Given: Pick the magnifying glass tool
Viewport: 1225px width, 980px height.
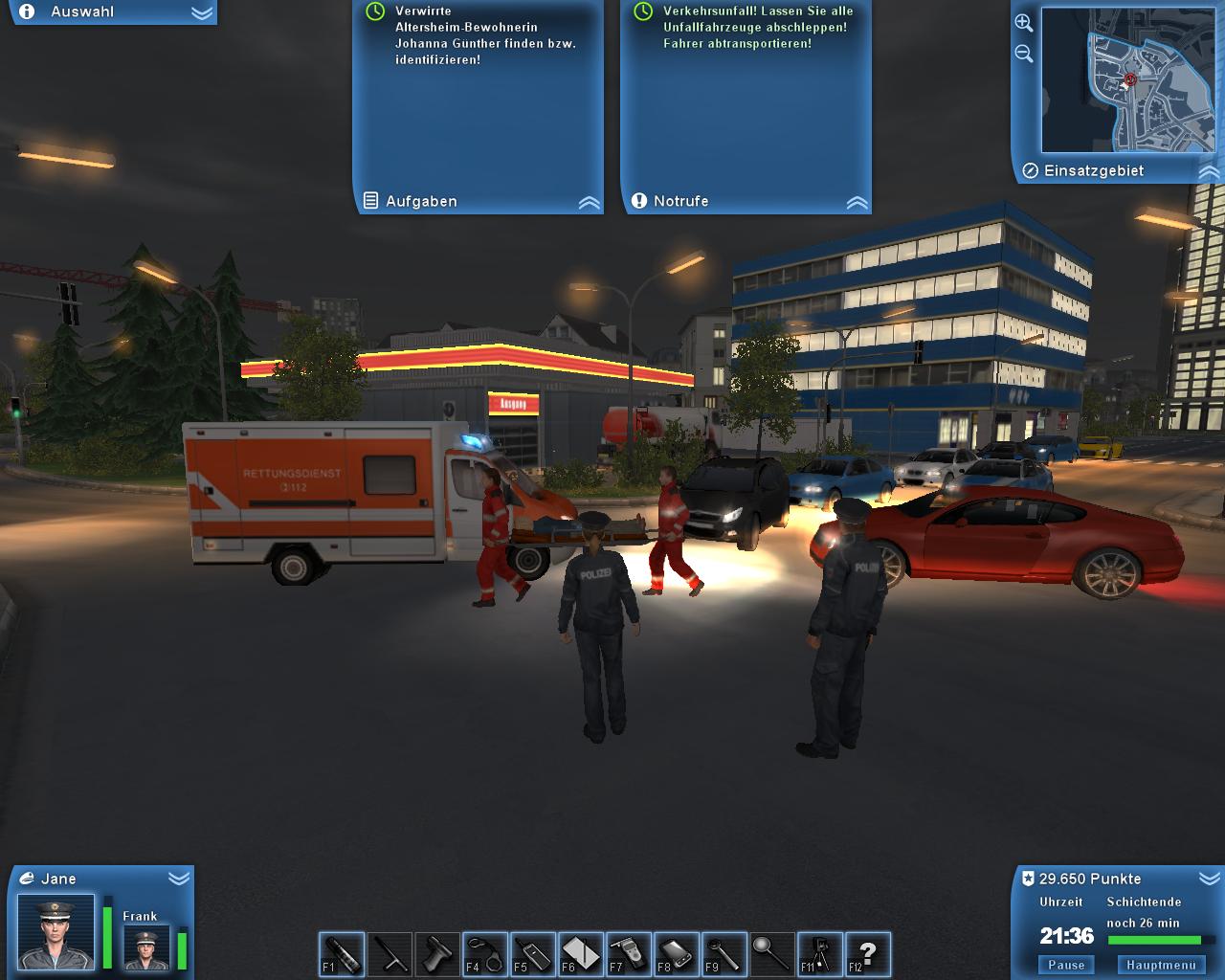Looking at the screenshot, I should click(x=770, y=954).
